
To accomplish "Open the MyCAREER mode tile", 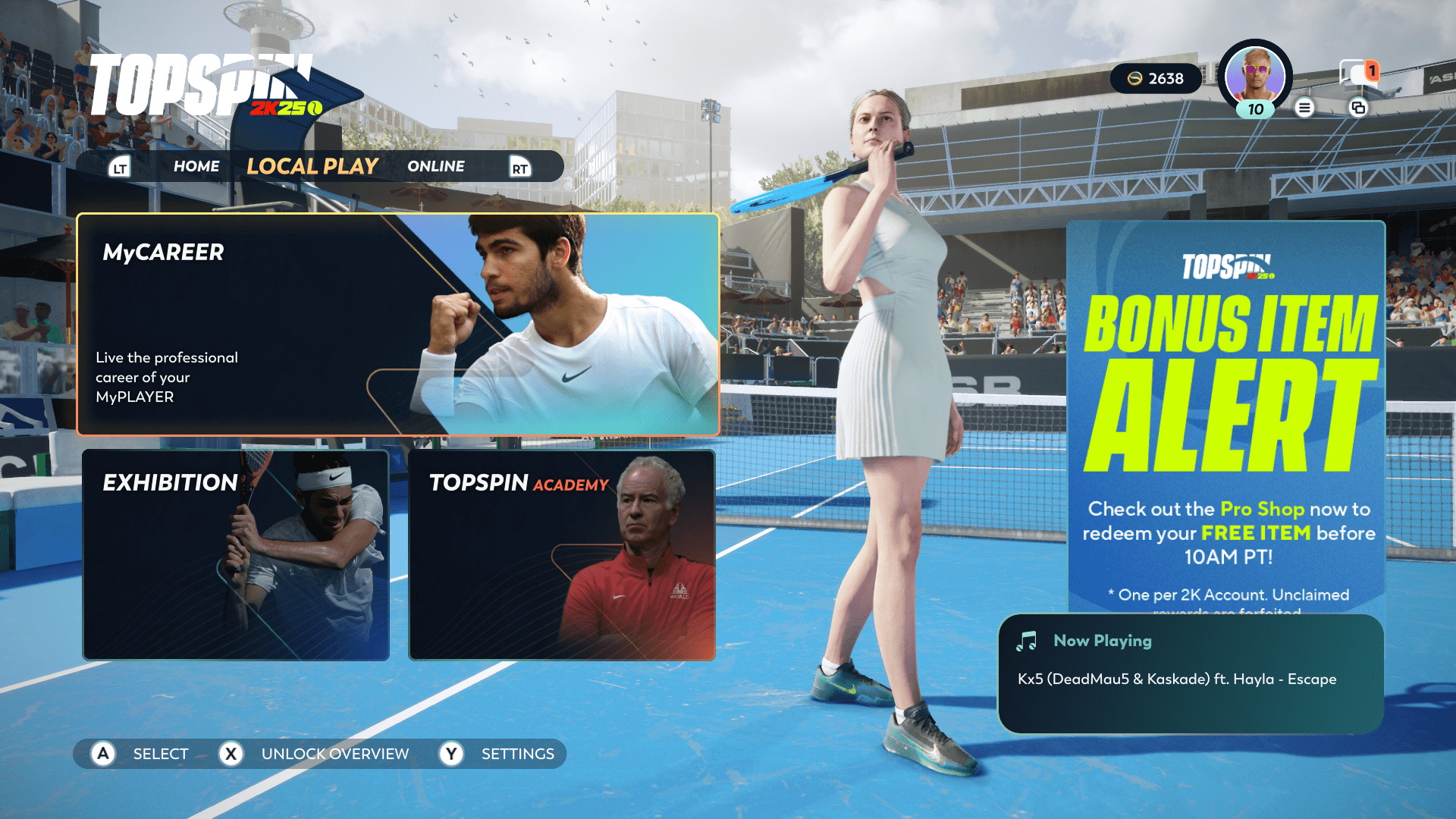I will coord(397,325).
